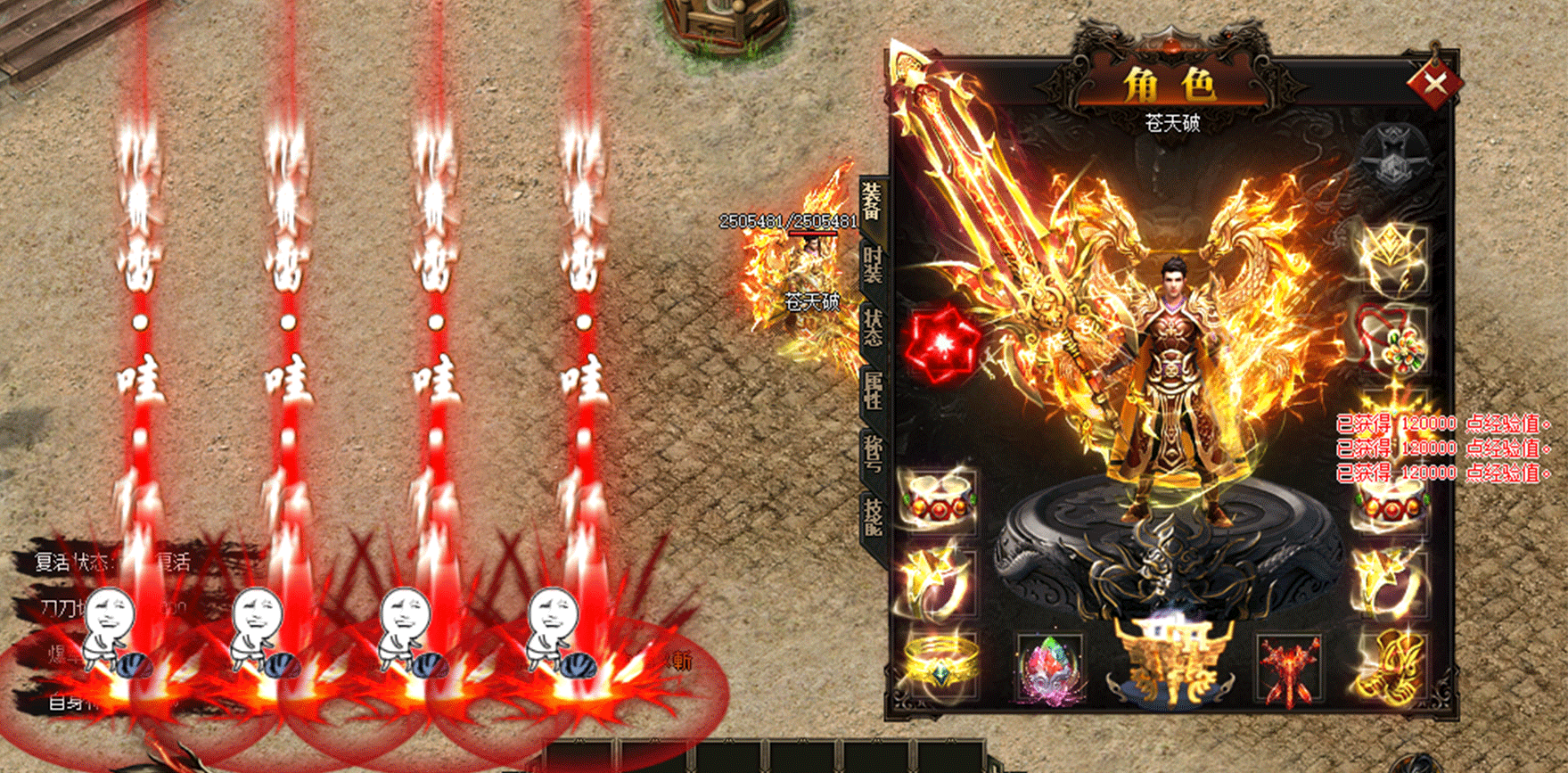This screenshot has width=1568, height=773.
Task: Switch to the 装备 equipment tab
Action: (872, 200)
